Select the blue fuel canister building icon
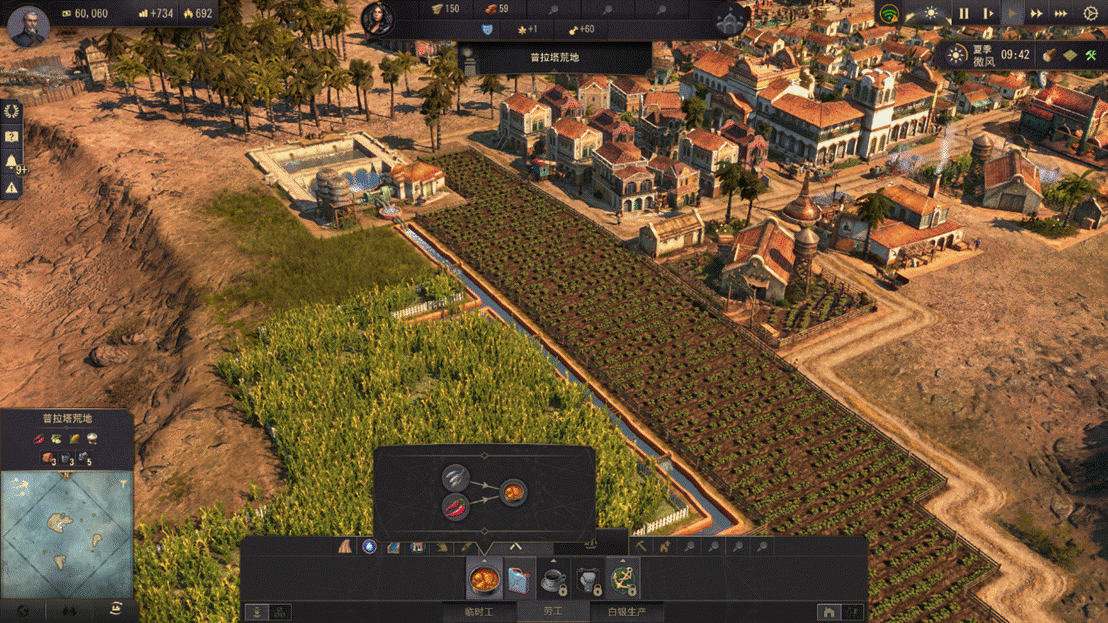Image resolution: width=1108 pixels, height=623 pixels. coord(517,579)
